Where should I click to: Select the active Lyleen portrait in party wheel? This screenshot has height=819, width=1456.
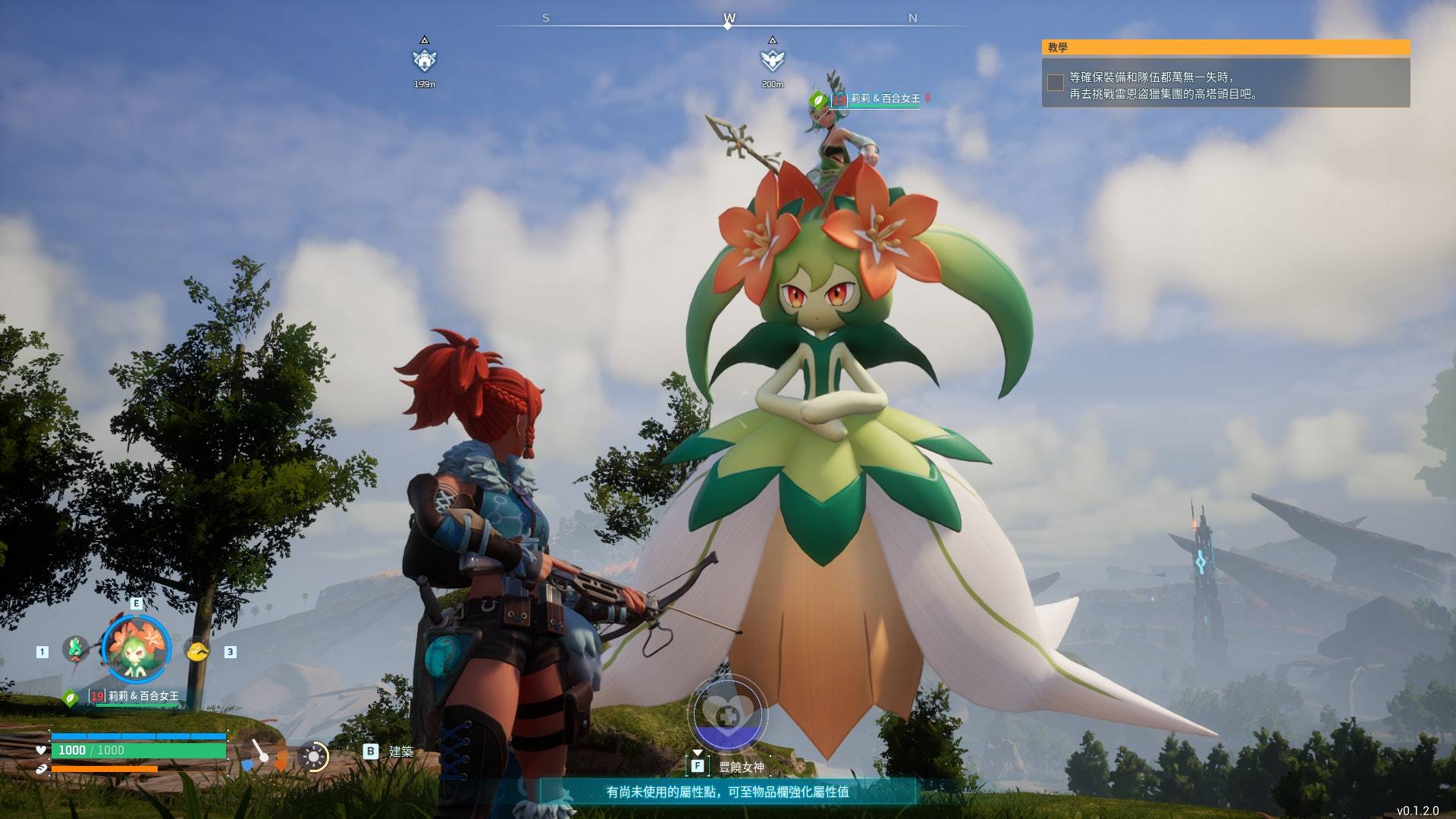(x=136, y=649)
